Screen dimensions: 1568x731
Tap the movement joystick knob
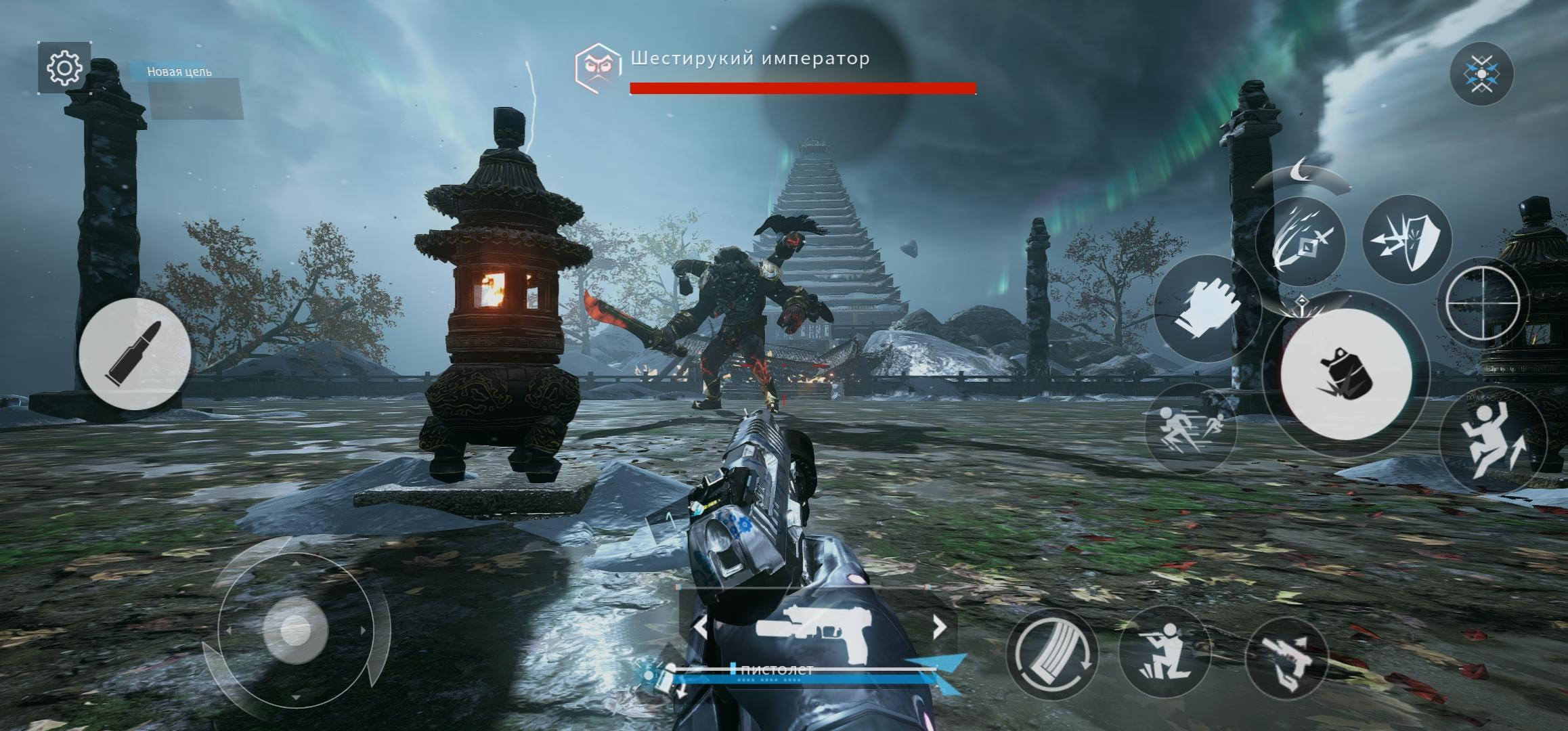tap(296, 629)
